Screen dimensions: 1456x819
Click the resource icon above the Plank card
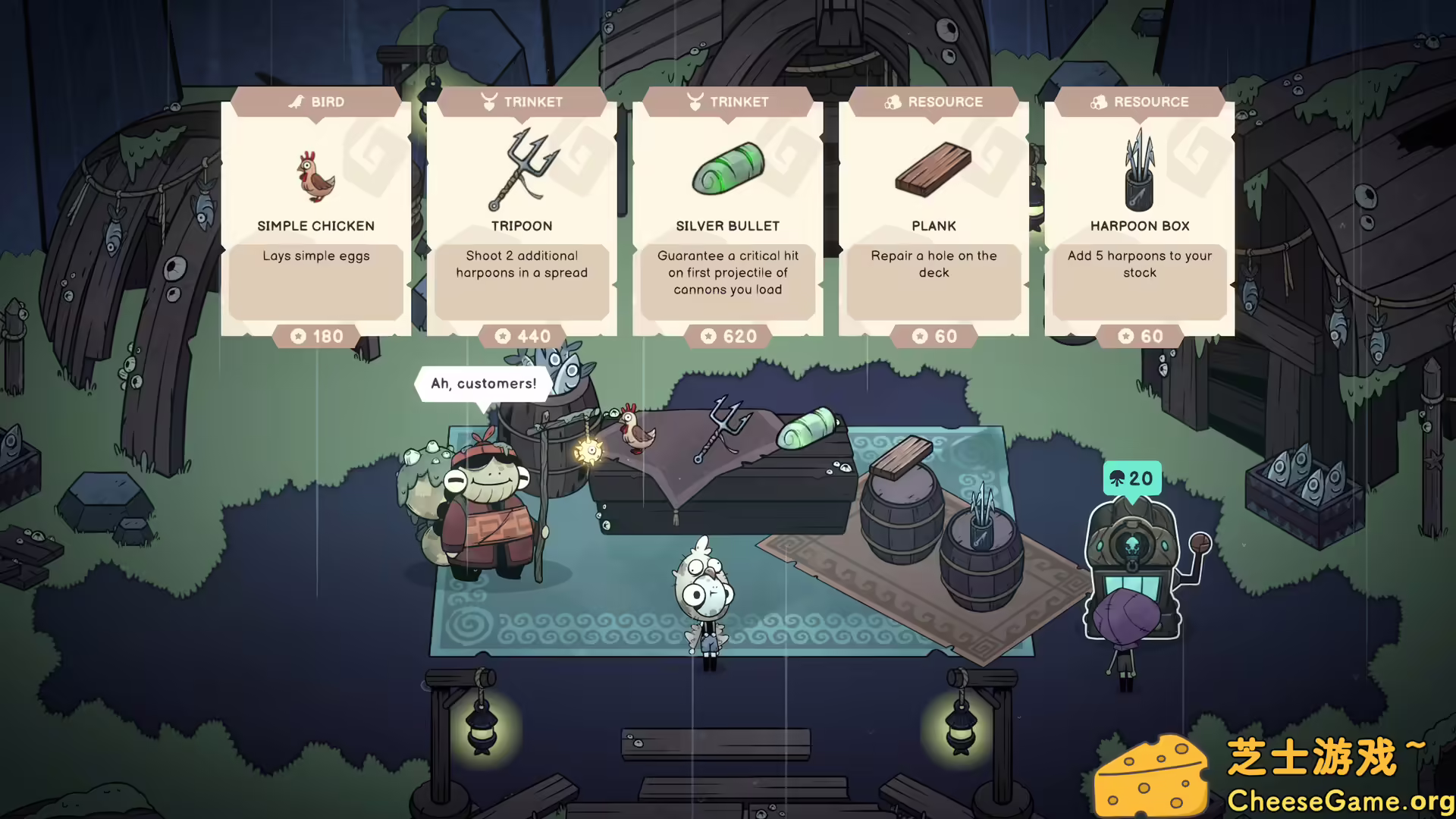click(x=893, y=101)
